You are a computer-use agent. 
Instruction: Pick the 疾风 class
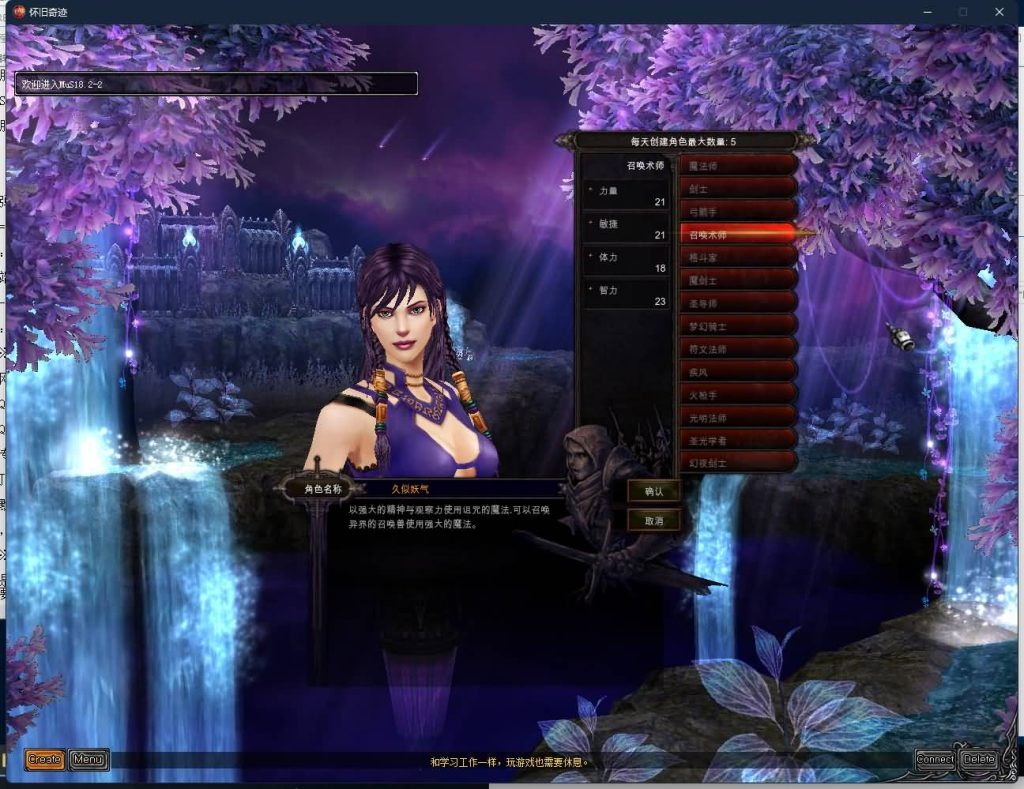pyautogui.click(x=738, y=372)
